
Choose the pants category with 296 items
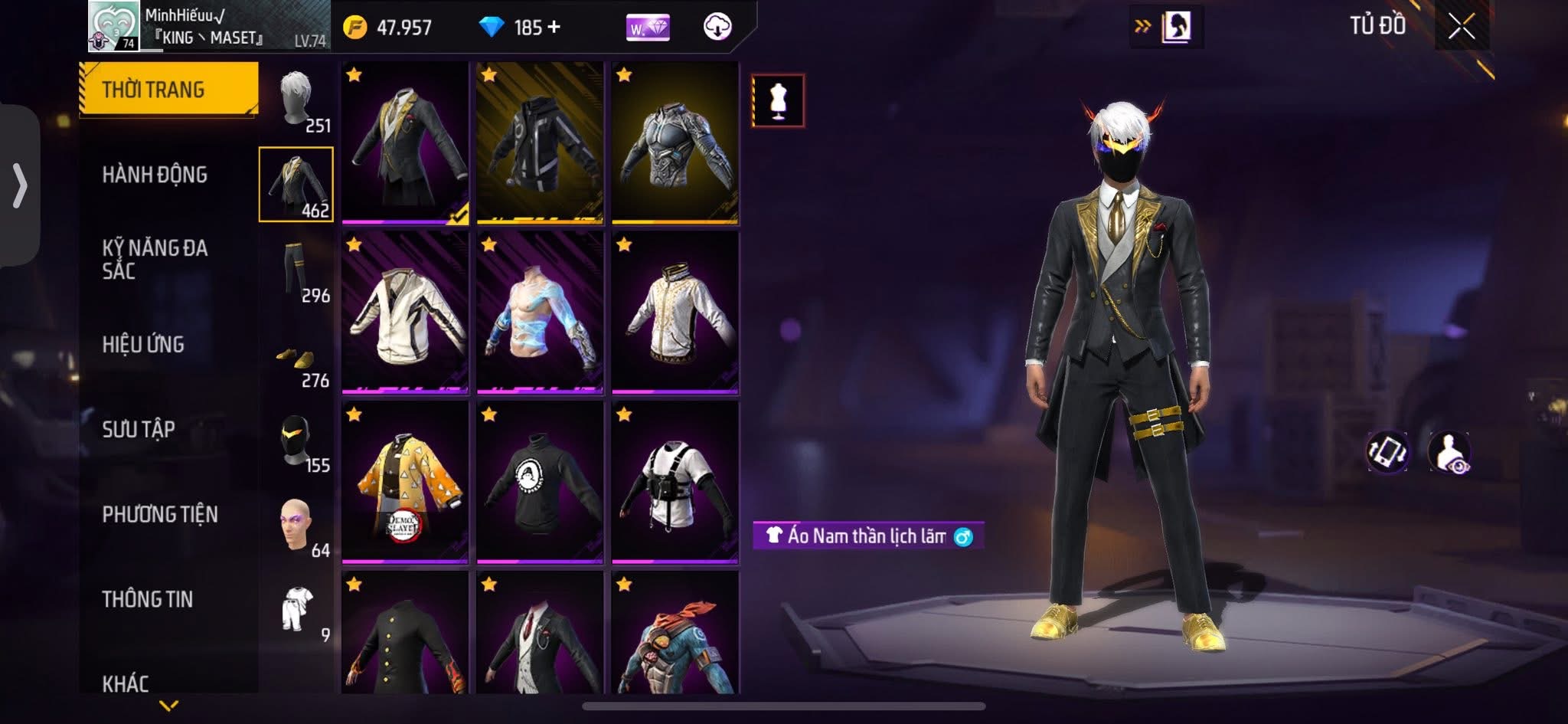click(x=296, y=270)
